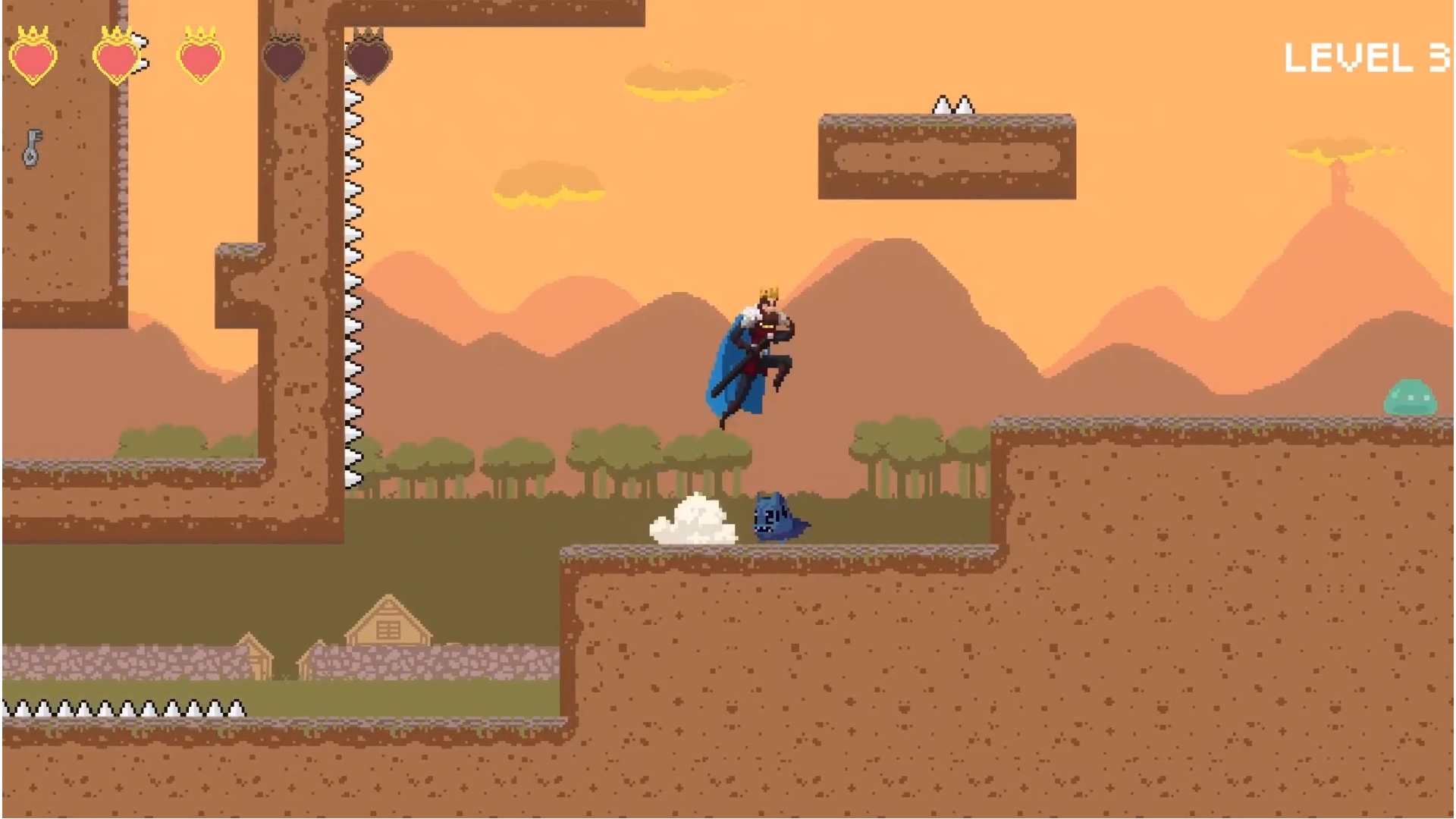Click the first full heart icon
Image resolution: width=1456 pixels, height=819 pixels.
(34, 59)
